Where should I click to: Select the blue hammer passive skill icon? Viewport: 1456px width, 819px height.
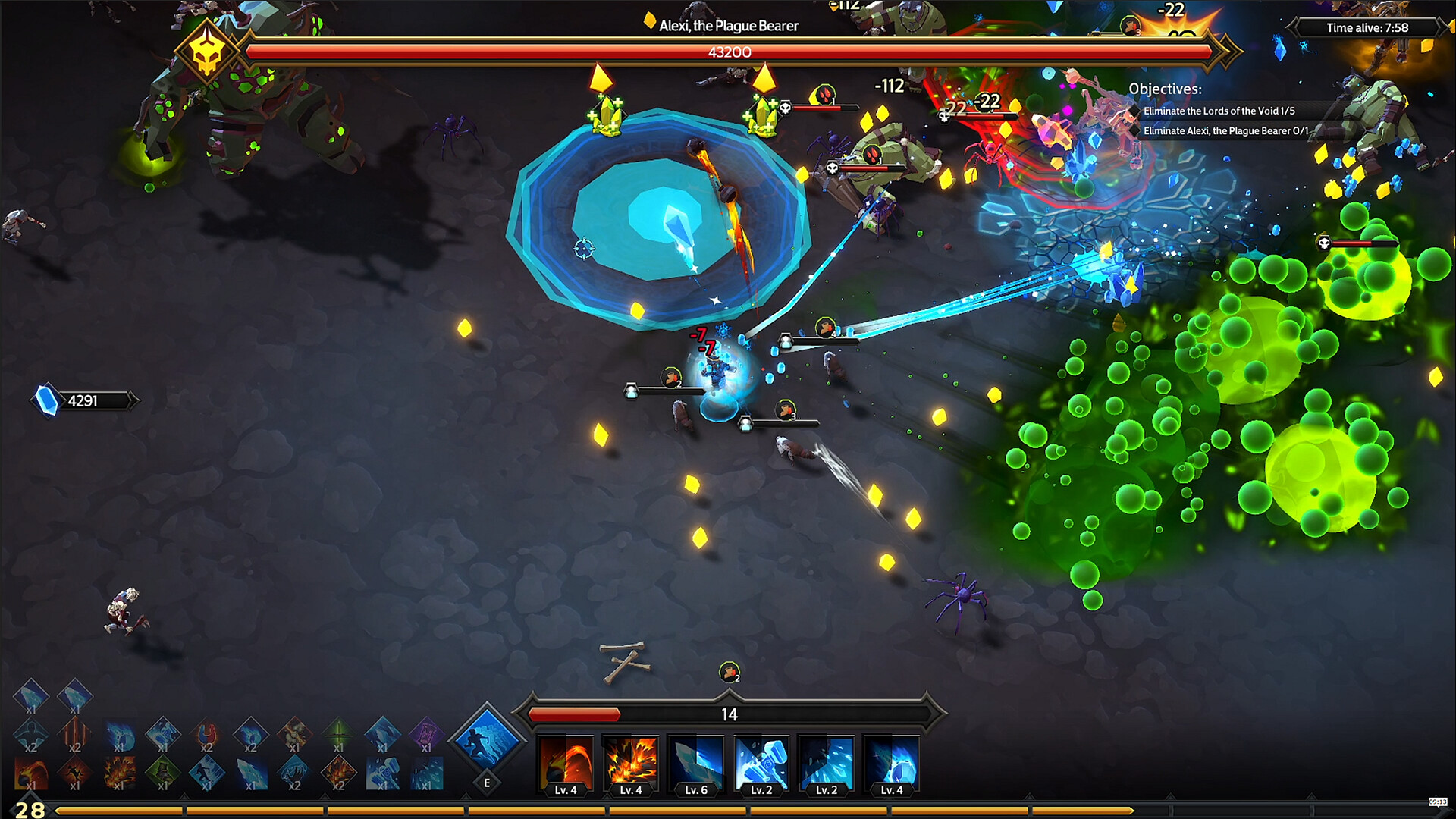tap(384, 773)
